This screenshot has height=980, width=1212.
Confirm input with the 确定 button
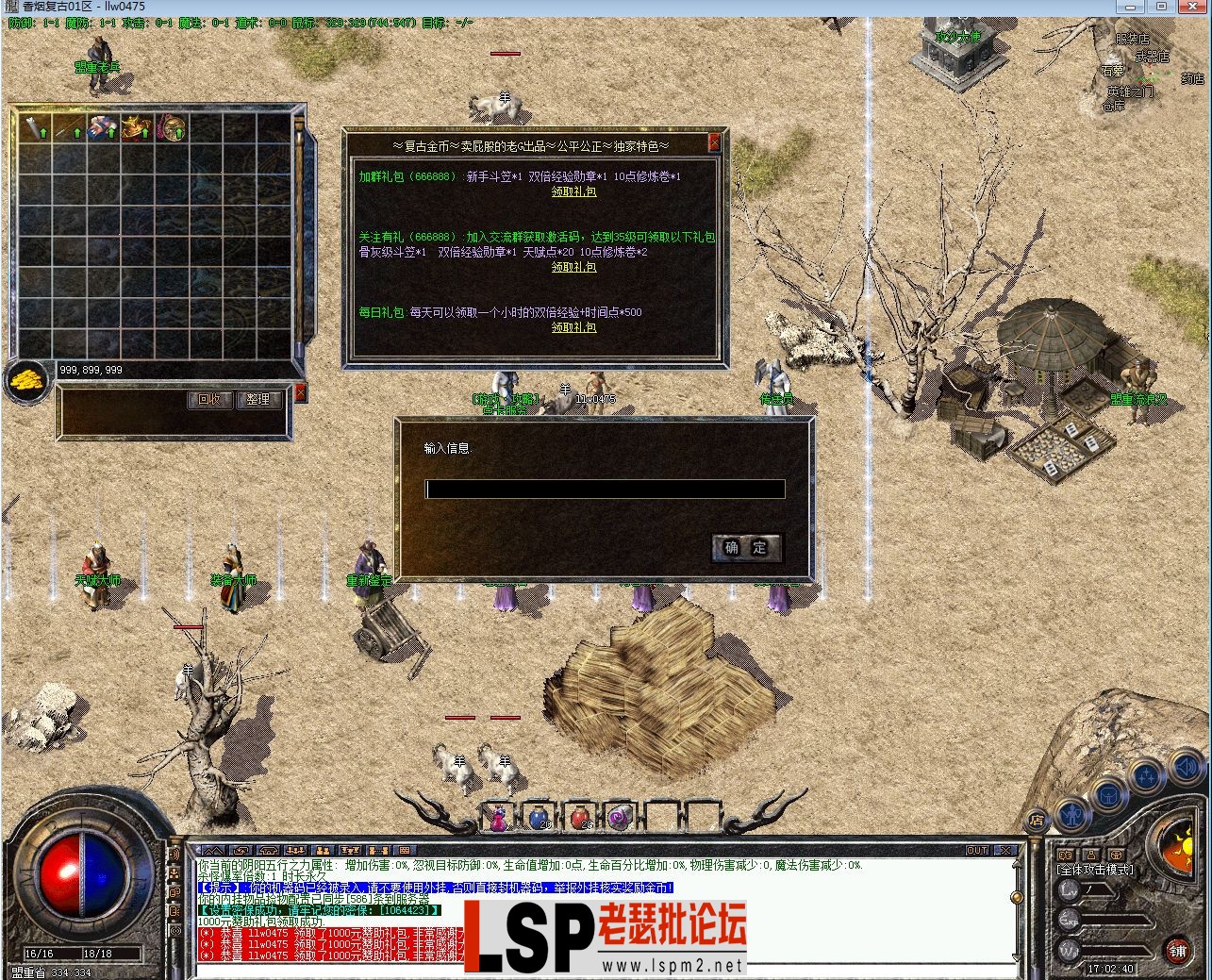coord(746,547)
